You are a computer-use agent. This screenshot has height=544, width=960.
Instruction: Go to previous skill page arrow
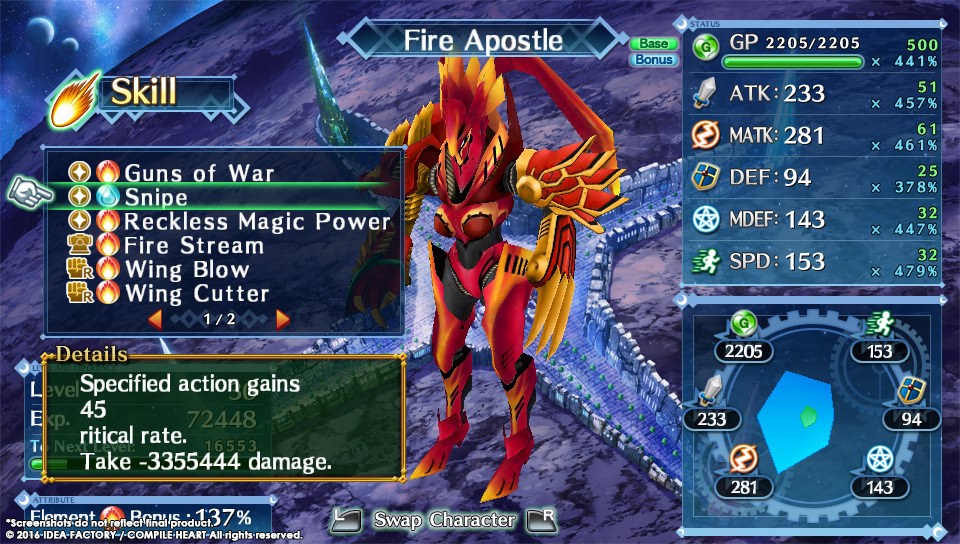155,319
